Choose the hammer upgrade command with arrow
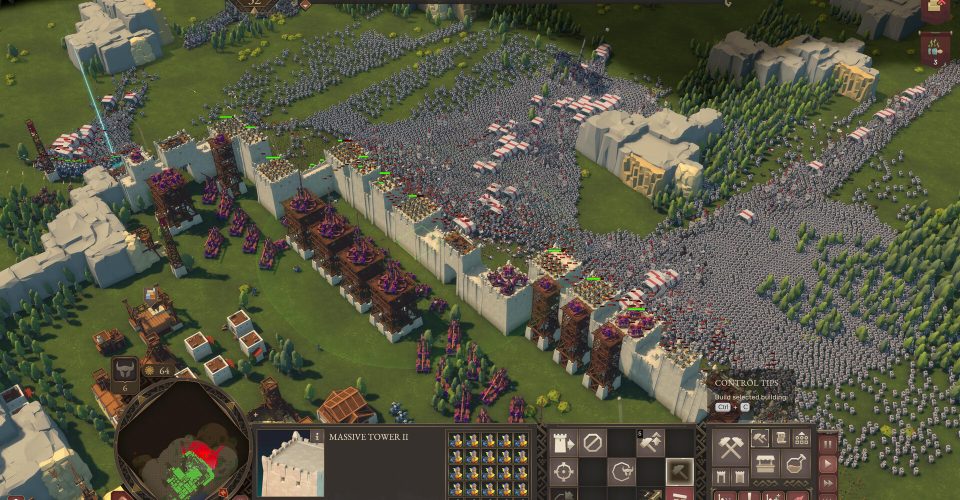Viewport: 960px width, 500px height. (651, 442)
